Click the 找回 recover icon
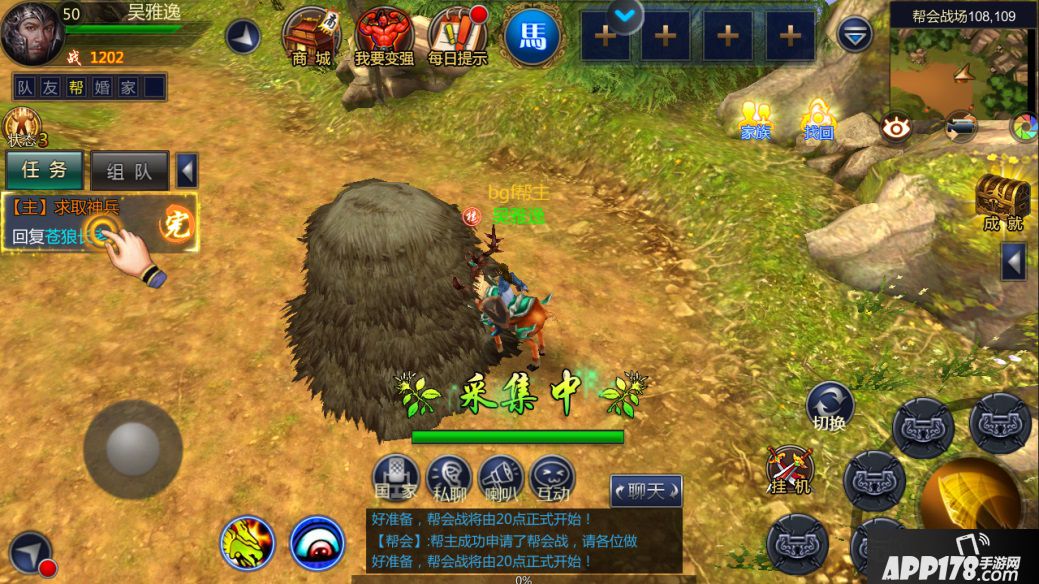Viewport: 1039px width, 584px height. coord(818,120)
